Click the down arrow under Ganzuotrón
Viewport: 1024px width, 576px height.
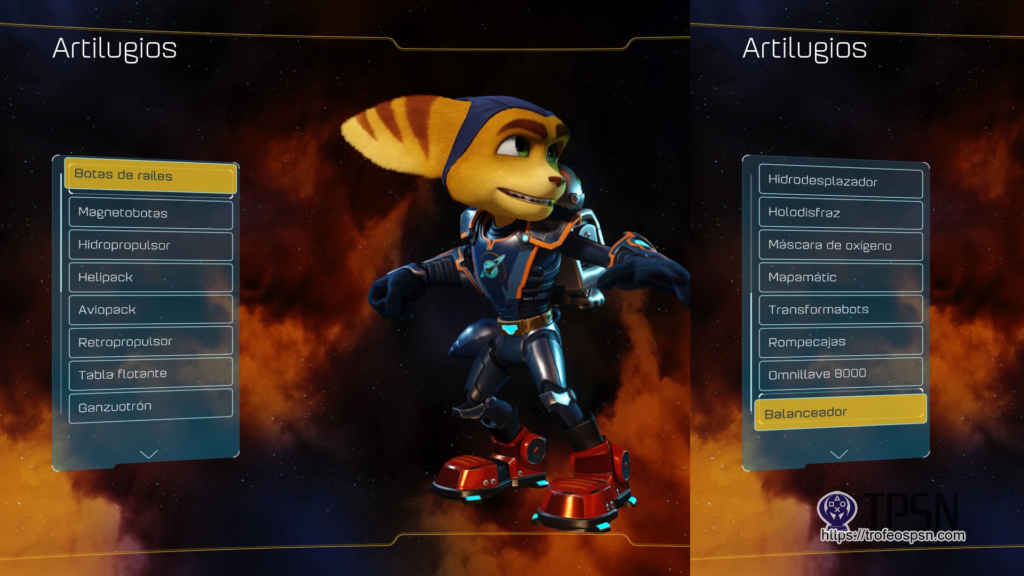pyautogui.click(x=149, y=453)
